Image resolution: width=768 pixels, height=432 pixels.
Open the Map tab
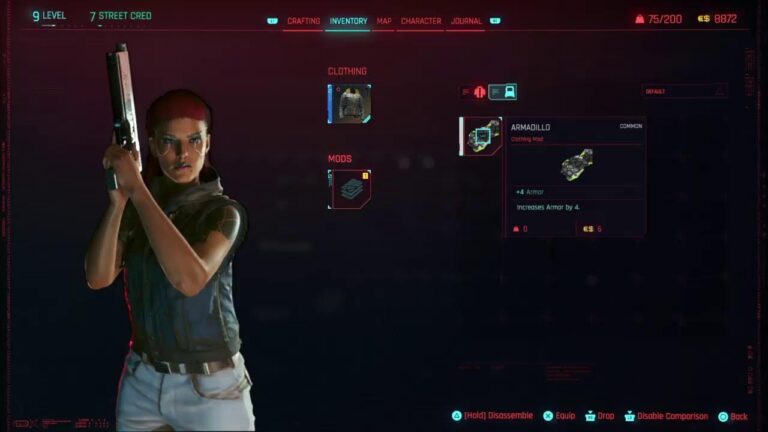point(384,21)
